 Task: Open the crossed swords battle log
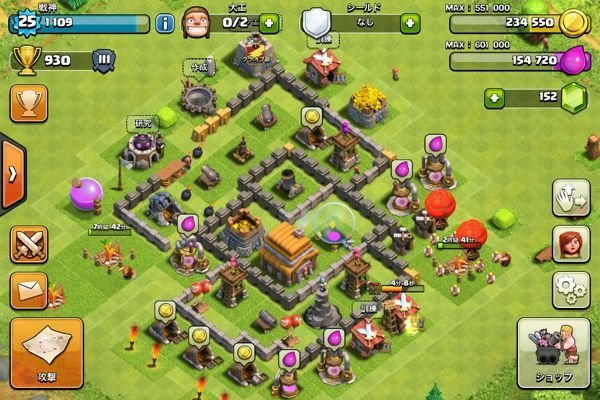coord(28,244)
